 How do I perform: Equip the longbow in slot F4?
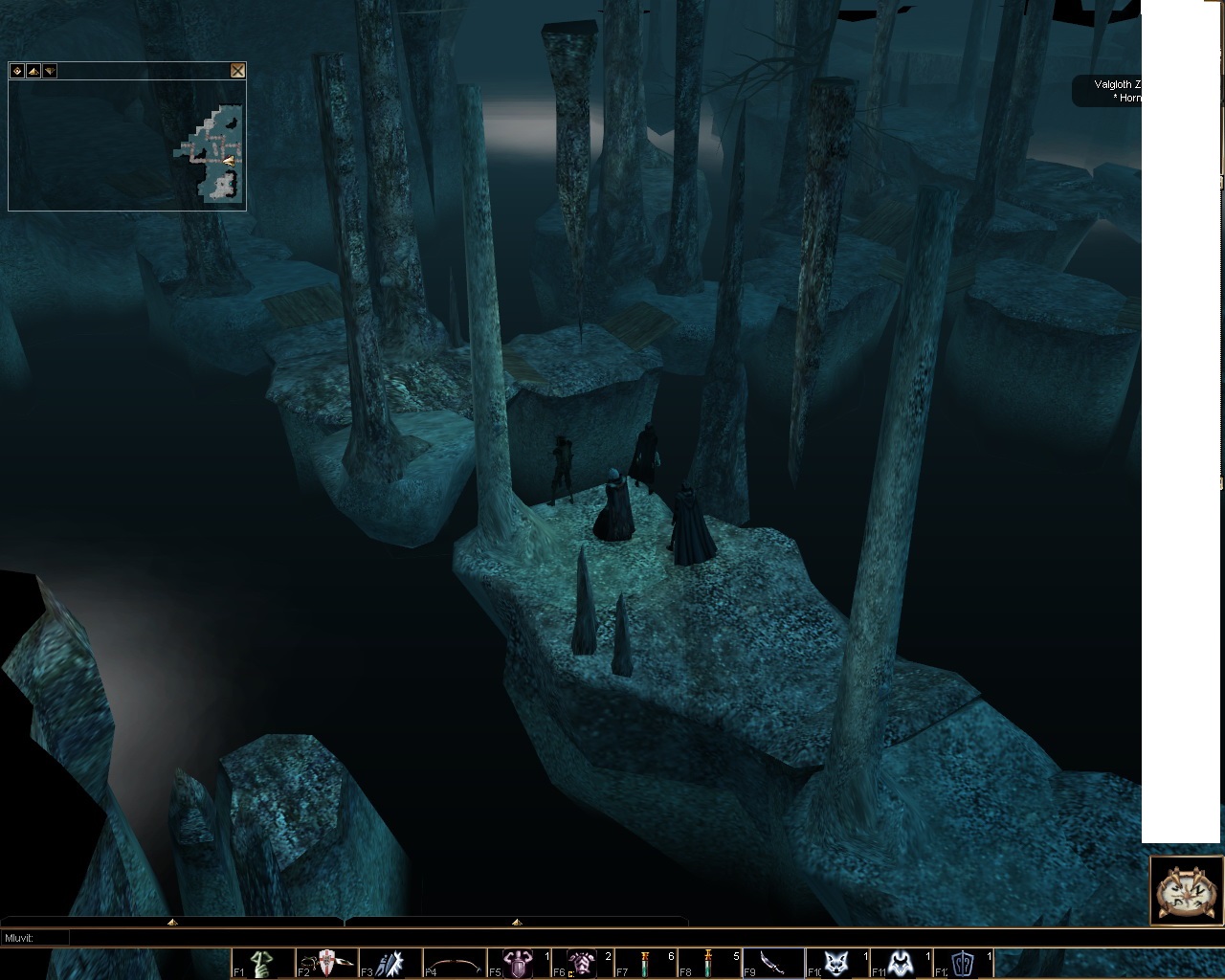tap(455, 964)
